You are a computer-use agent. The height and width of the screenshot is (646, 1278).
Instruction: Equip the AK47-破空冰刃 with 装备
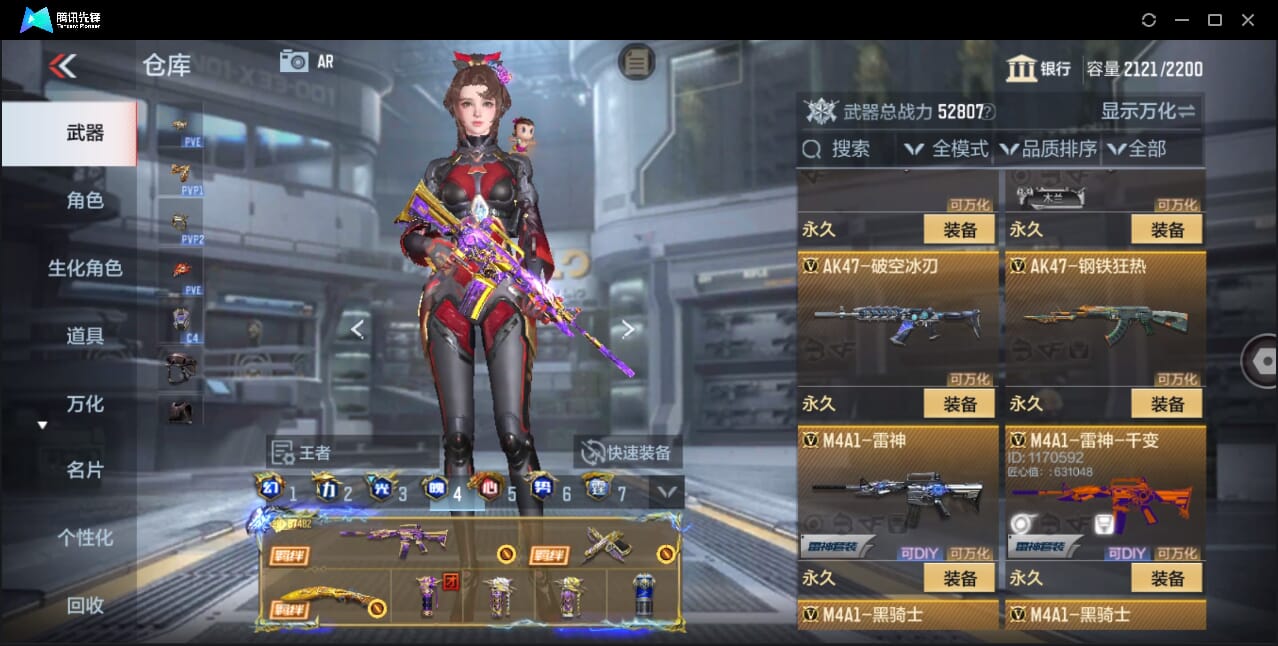point(959,404)
